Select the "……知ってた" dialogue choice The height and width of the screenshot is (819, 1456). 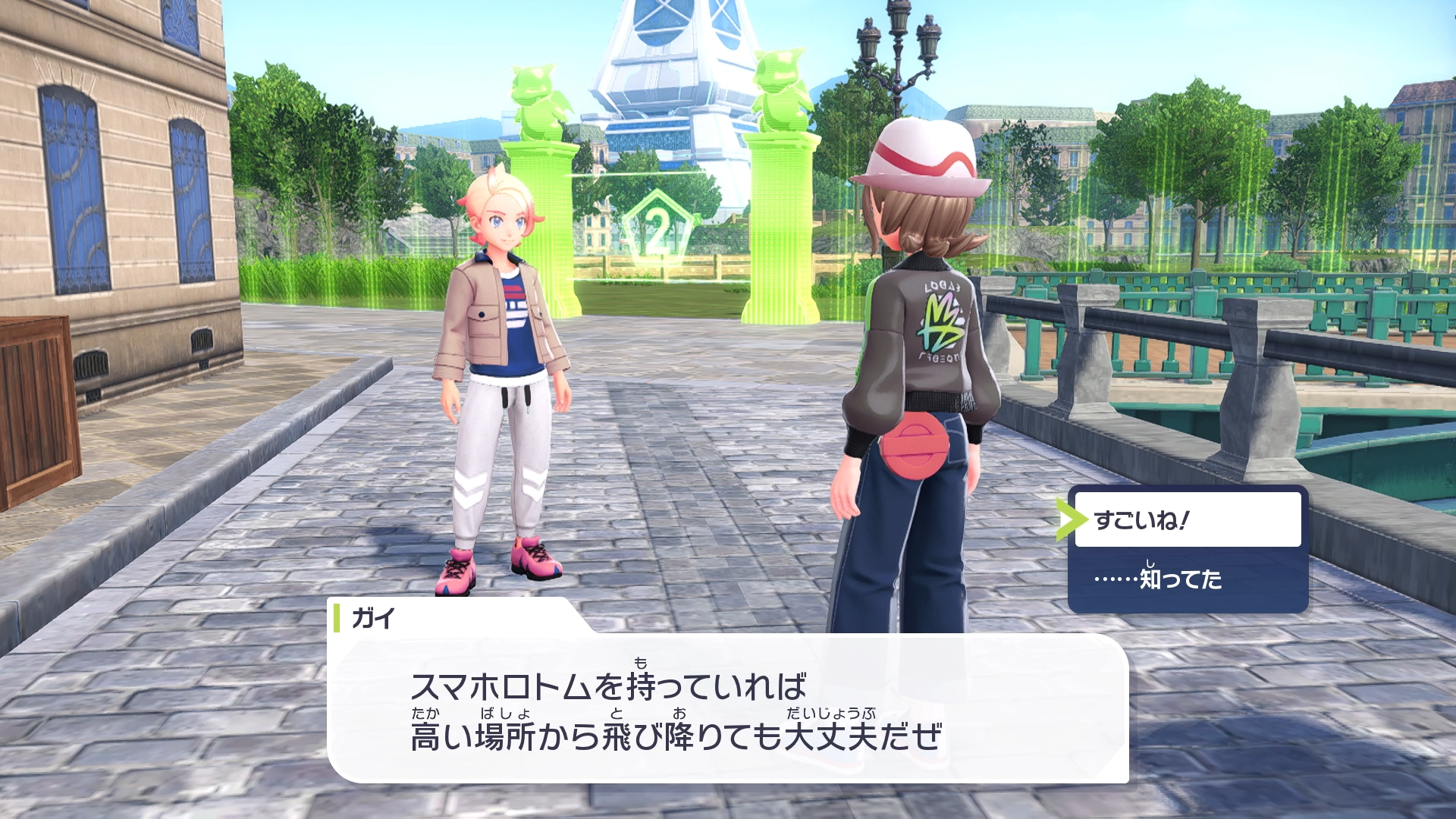[1187, 579]
